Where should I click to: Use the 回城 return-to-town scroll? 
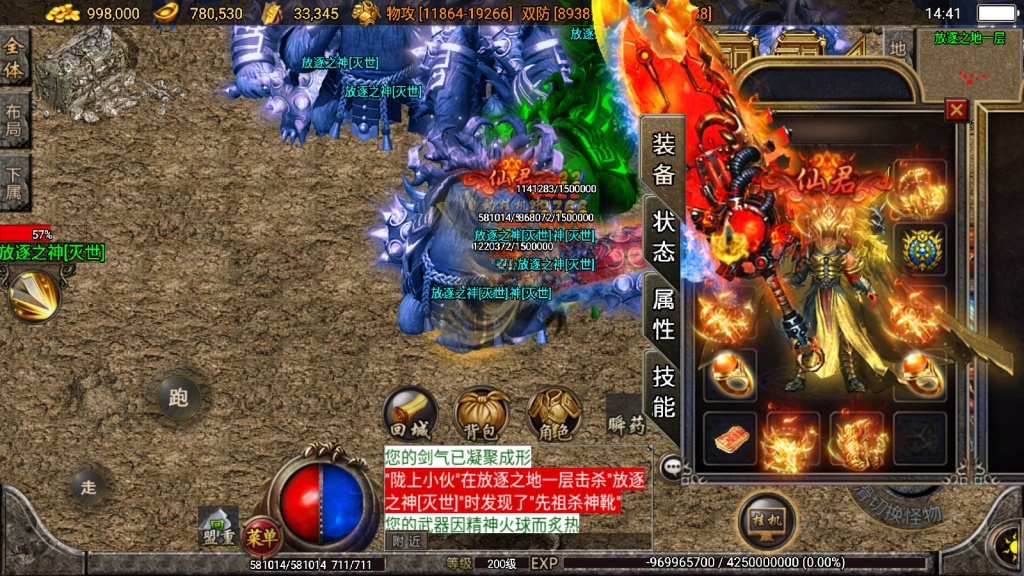coord(410,413)
